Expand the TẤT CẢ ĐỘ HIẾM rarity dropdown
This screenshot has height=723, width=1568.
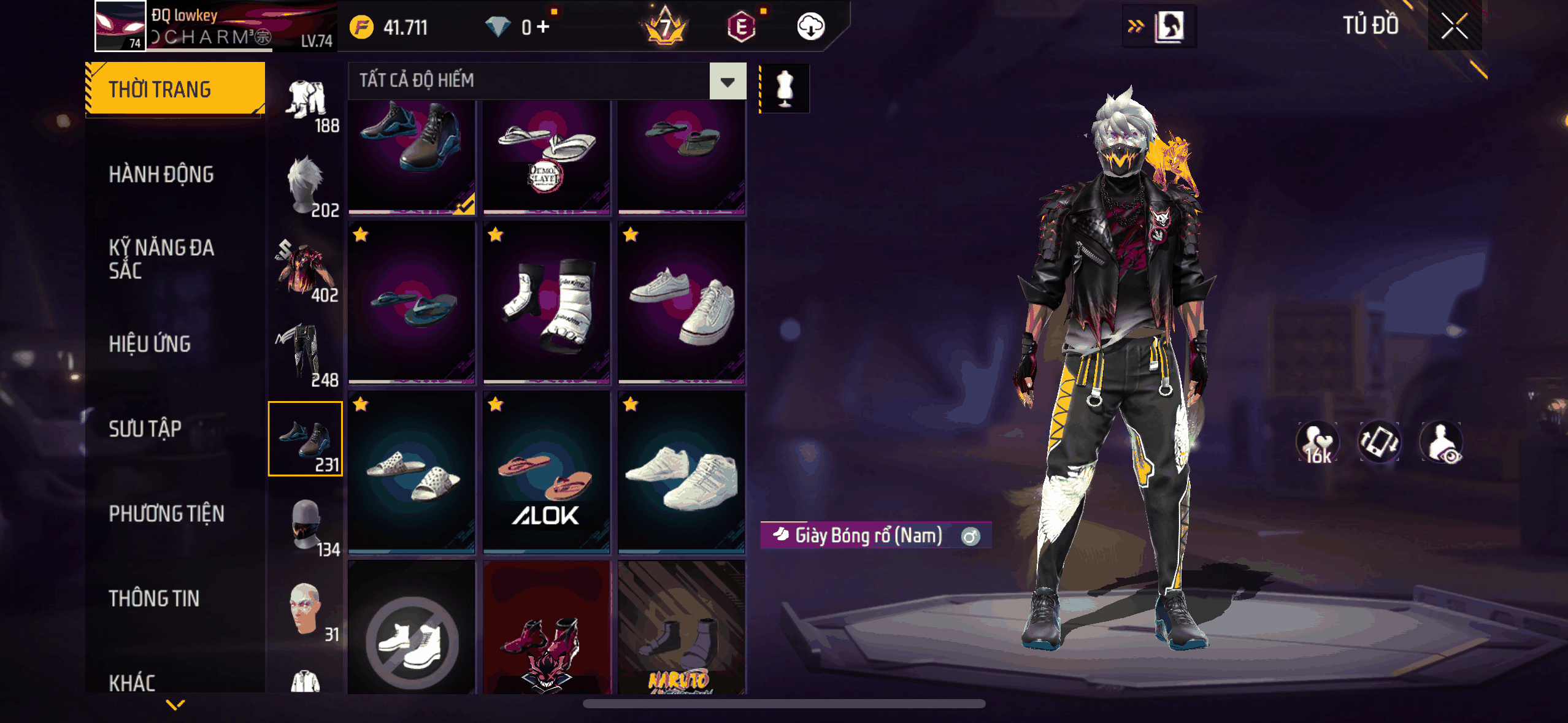(x=728, y=81)
